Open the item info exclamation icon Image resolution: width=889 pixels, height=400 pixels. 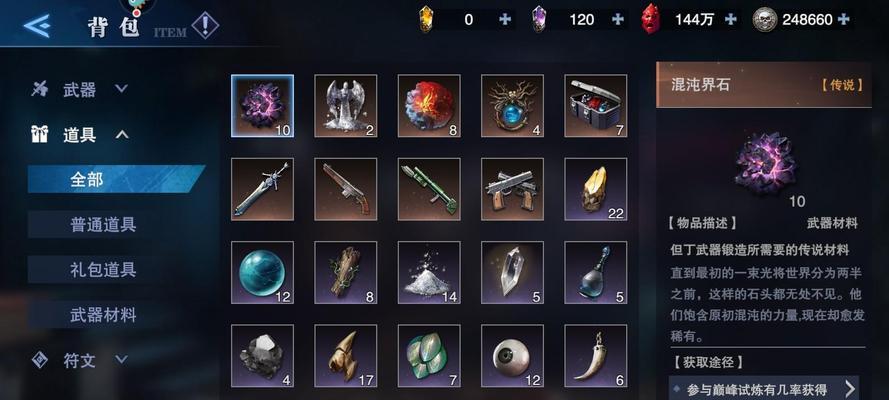205,24
